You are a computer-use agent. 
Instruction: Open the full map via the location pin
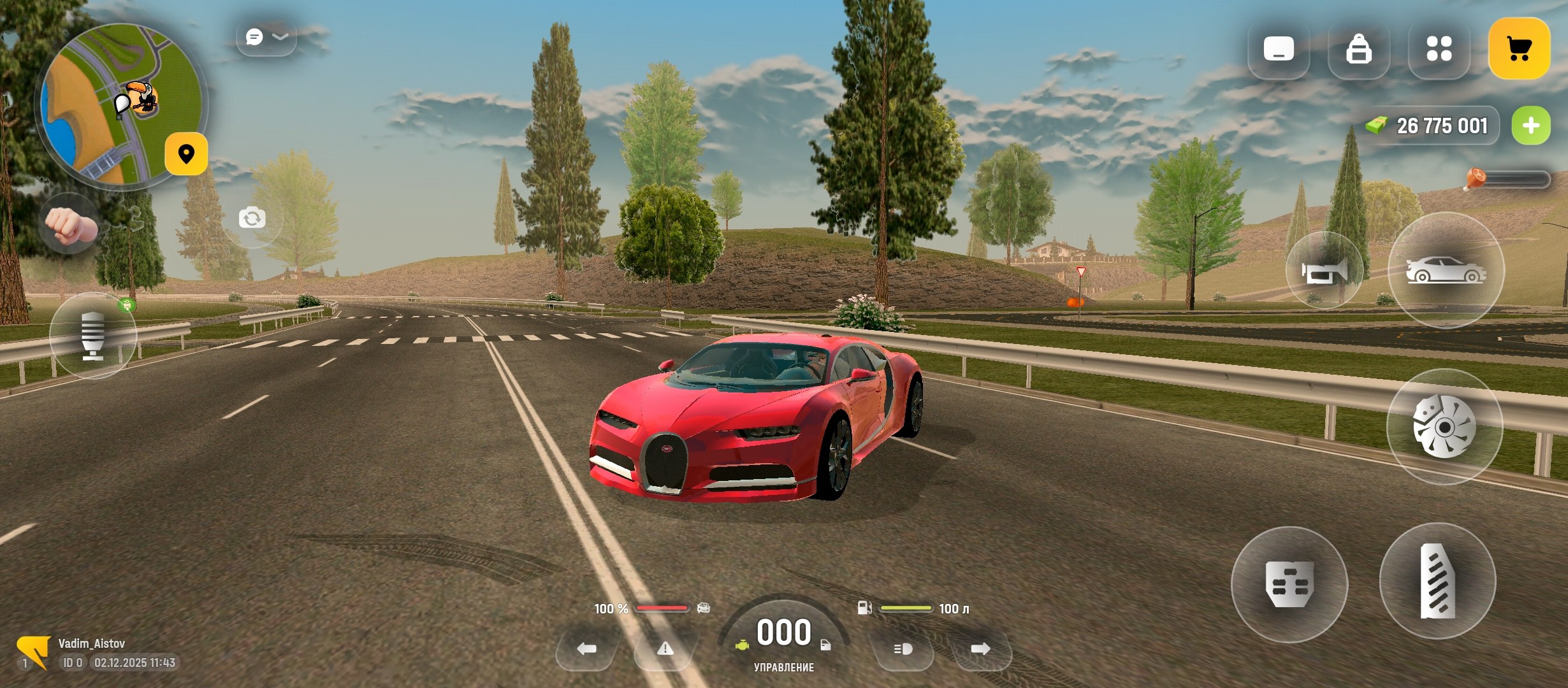tap(185, 154)
